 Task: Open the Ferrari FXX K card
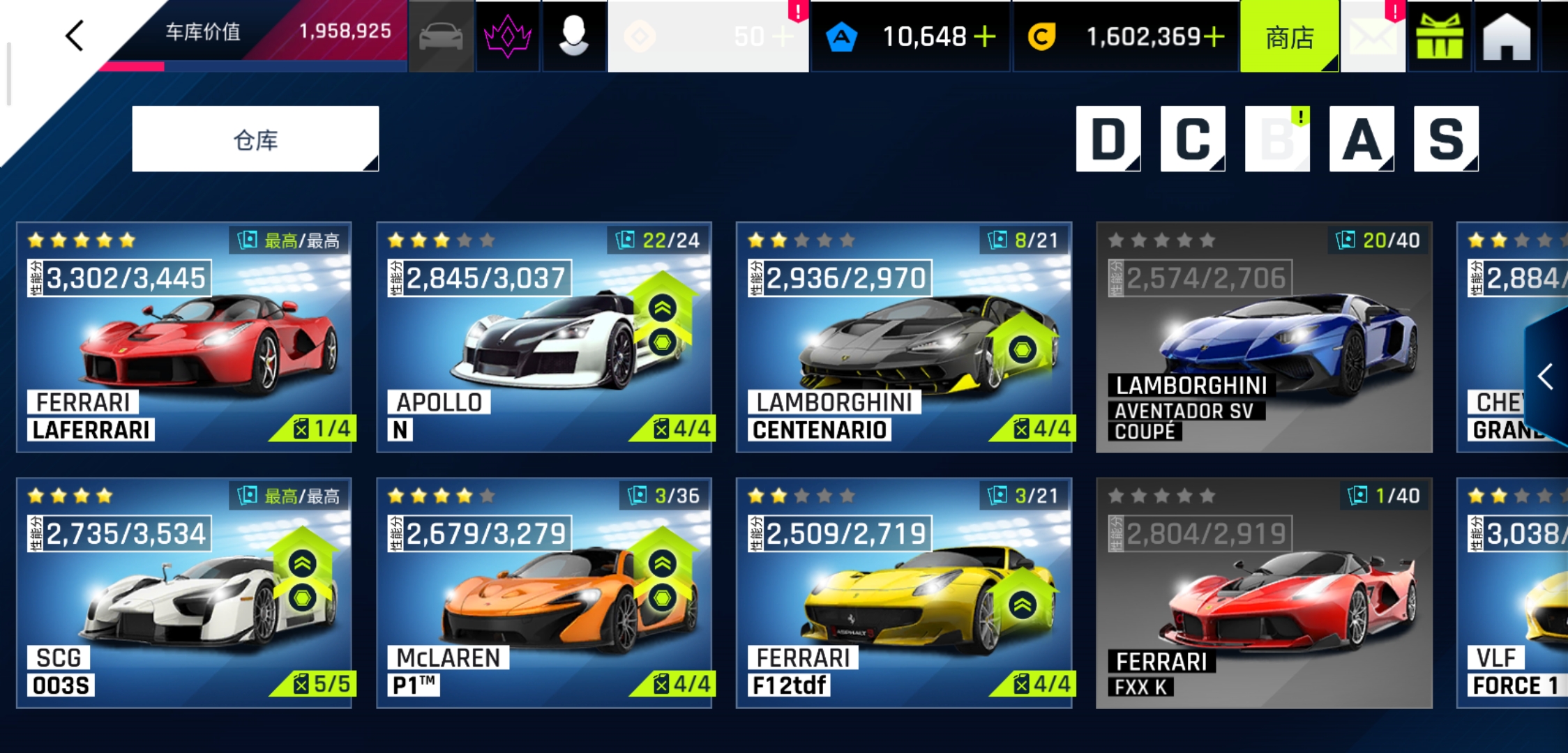click(x=1264, y=593)
